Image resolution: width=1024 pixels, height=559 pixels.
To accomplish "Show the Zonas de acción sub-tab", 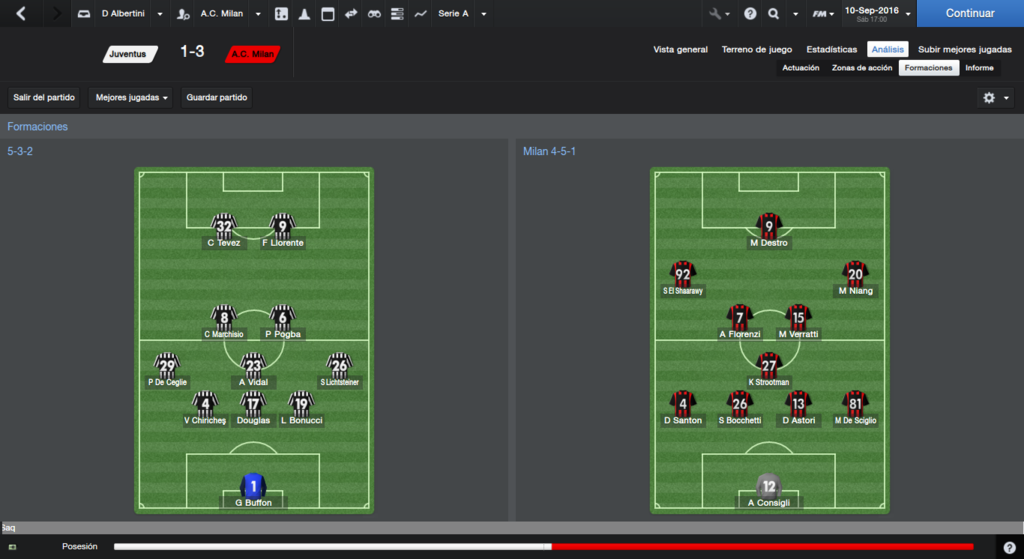I will [x=861, y=68].
